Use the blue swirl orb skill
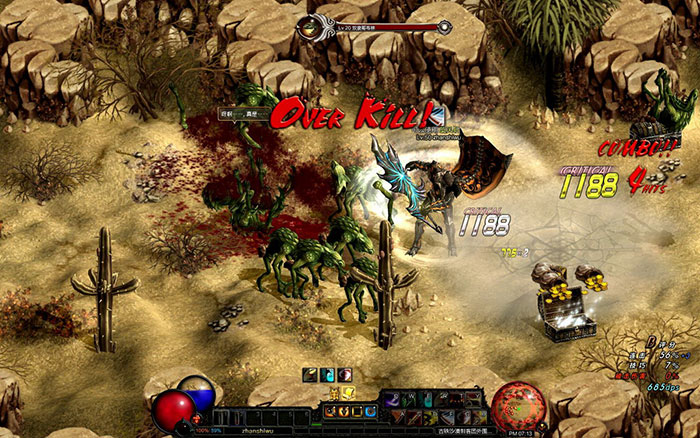The width and height of the screenshot is (700, 438). (370, 411)
